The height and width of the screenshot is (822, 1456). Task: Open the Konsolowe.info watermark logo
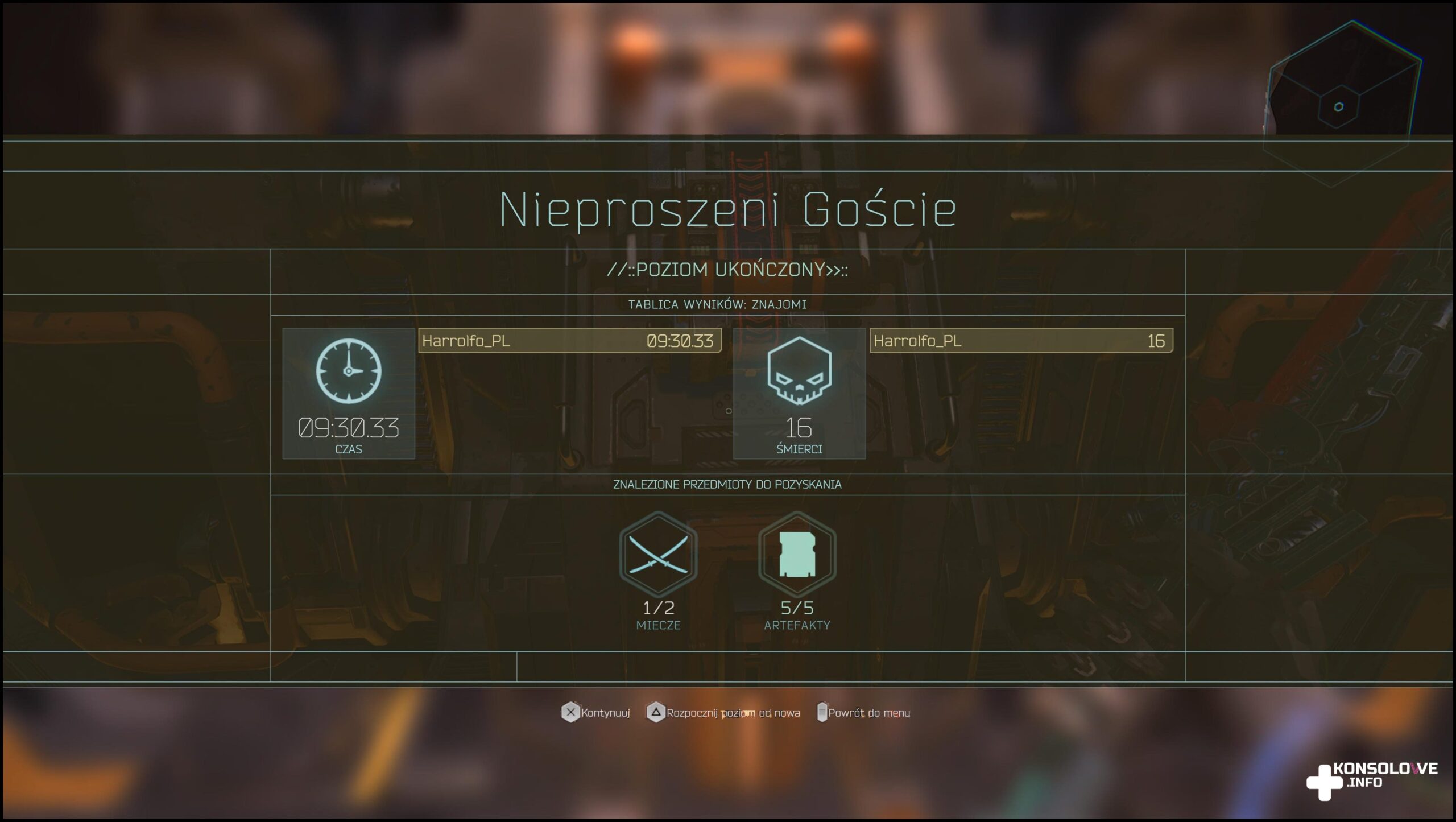pos(1372,780)
